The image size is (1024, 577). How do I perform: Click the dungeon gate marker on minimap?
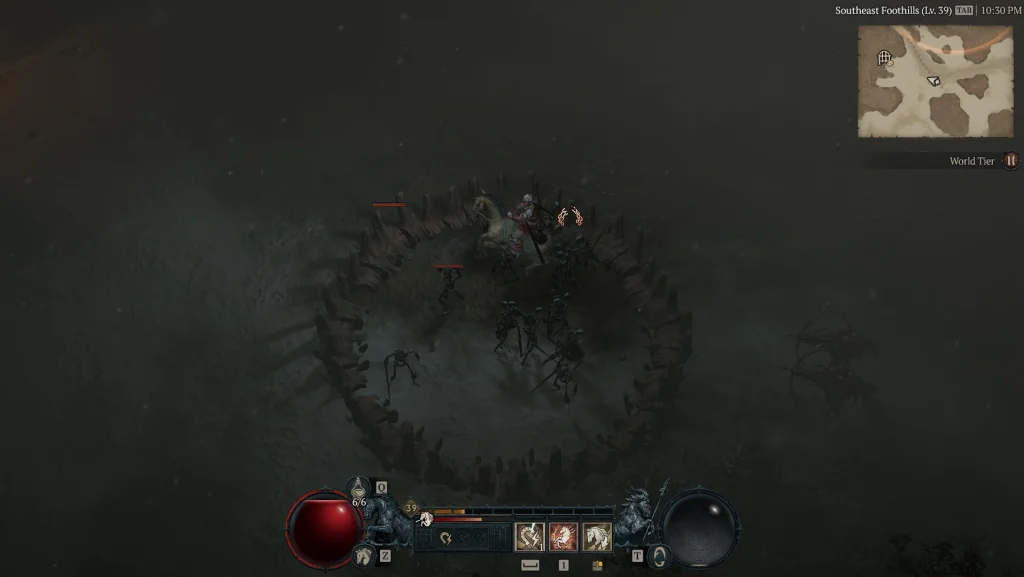(x=884, y=58)
